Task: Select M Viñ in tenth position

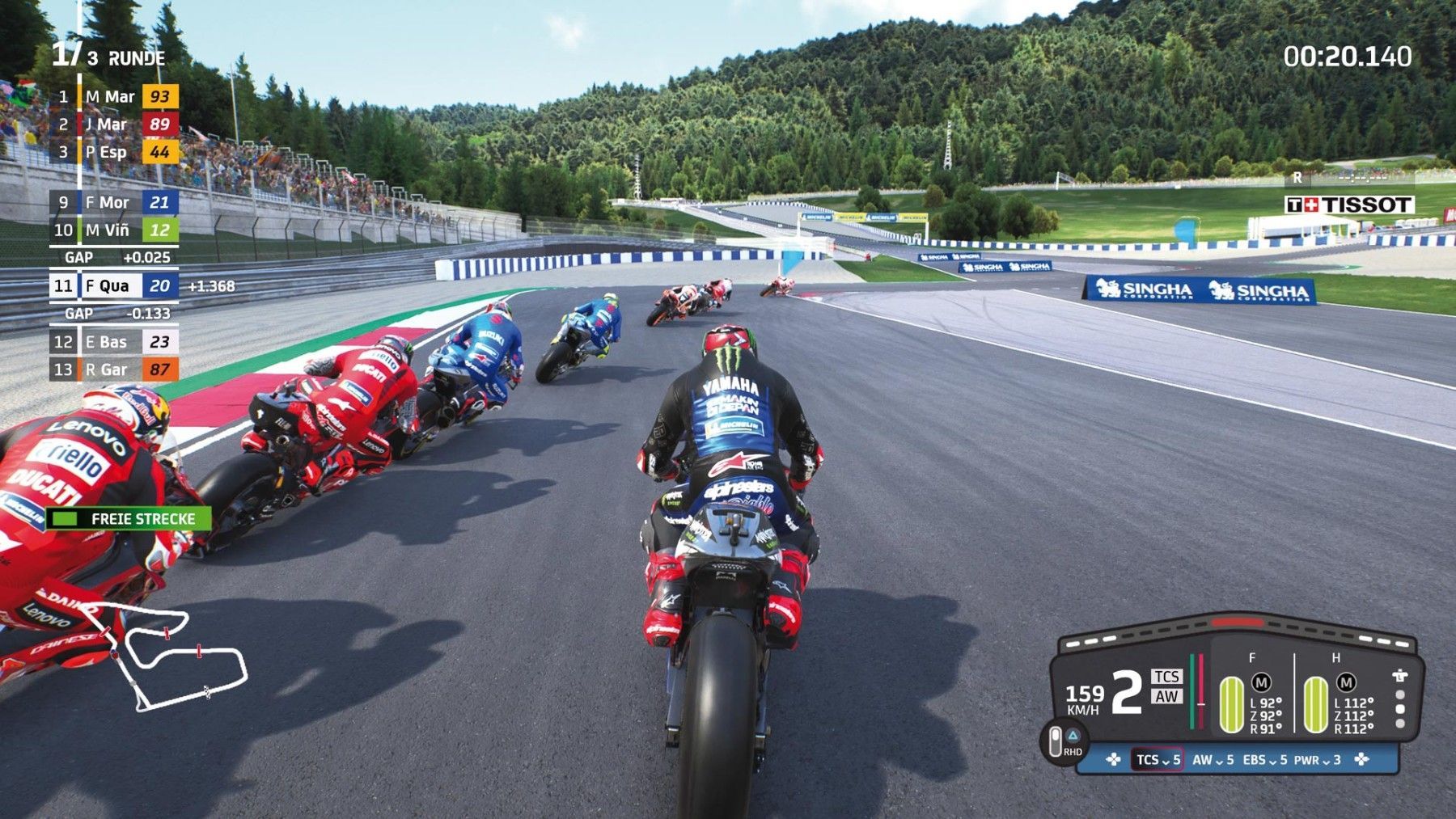Action: (x=115, y=230)
